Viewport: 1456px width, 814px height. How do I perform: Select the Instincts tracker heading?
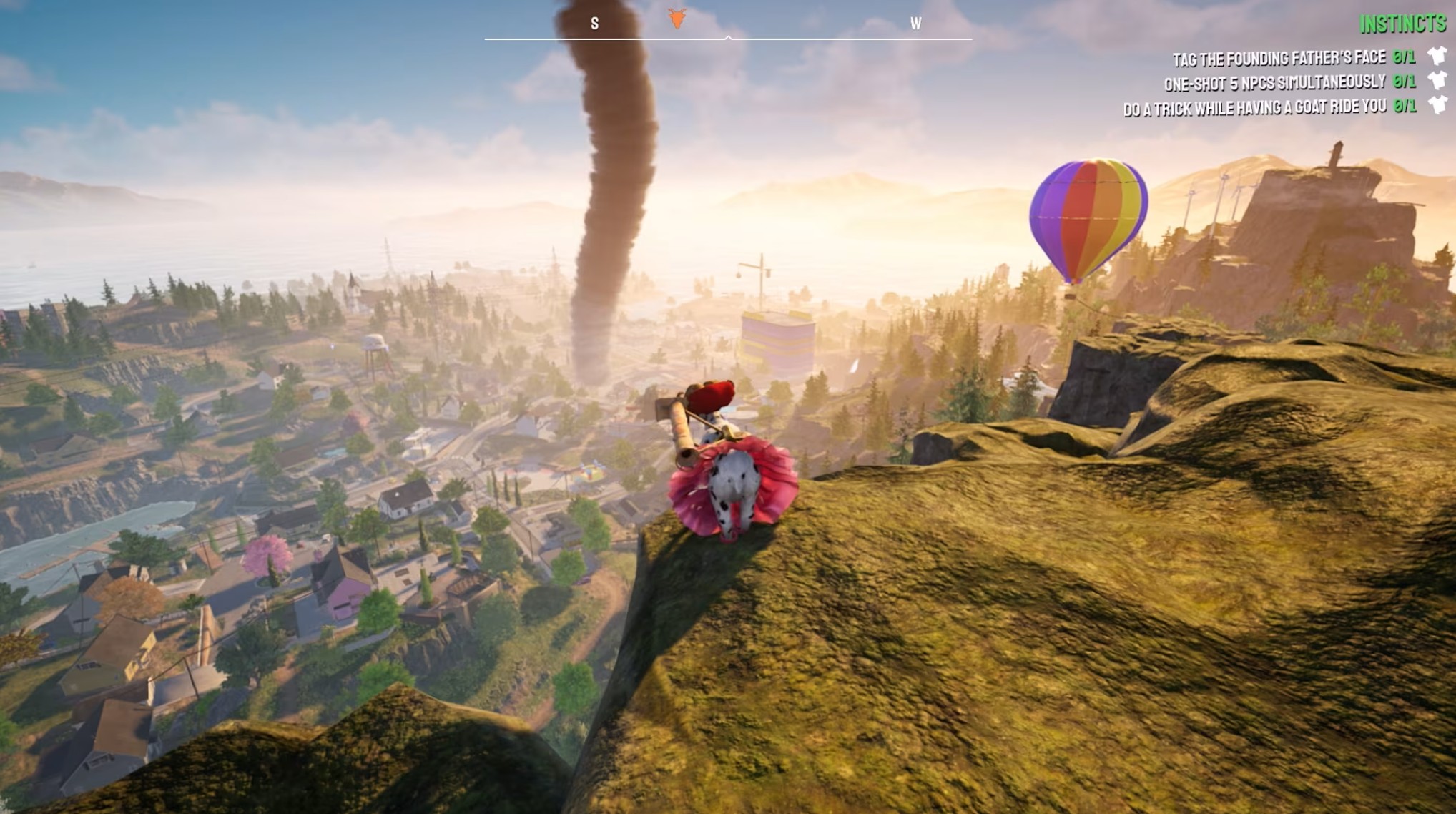pyautogui.click(x=1402, y=24)
